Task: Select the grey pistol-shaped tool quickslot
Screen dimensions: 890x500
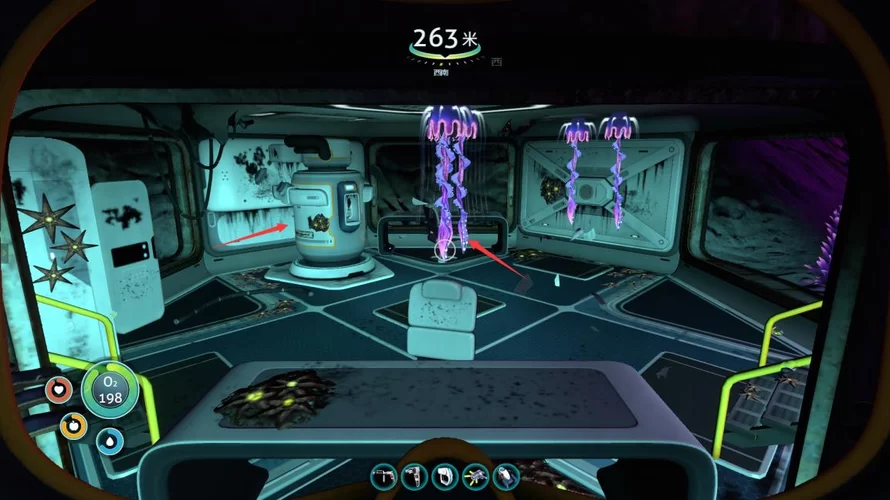Action: tap(384, 477)
